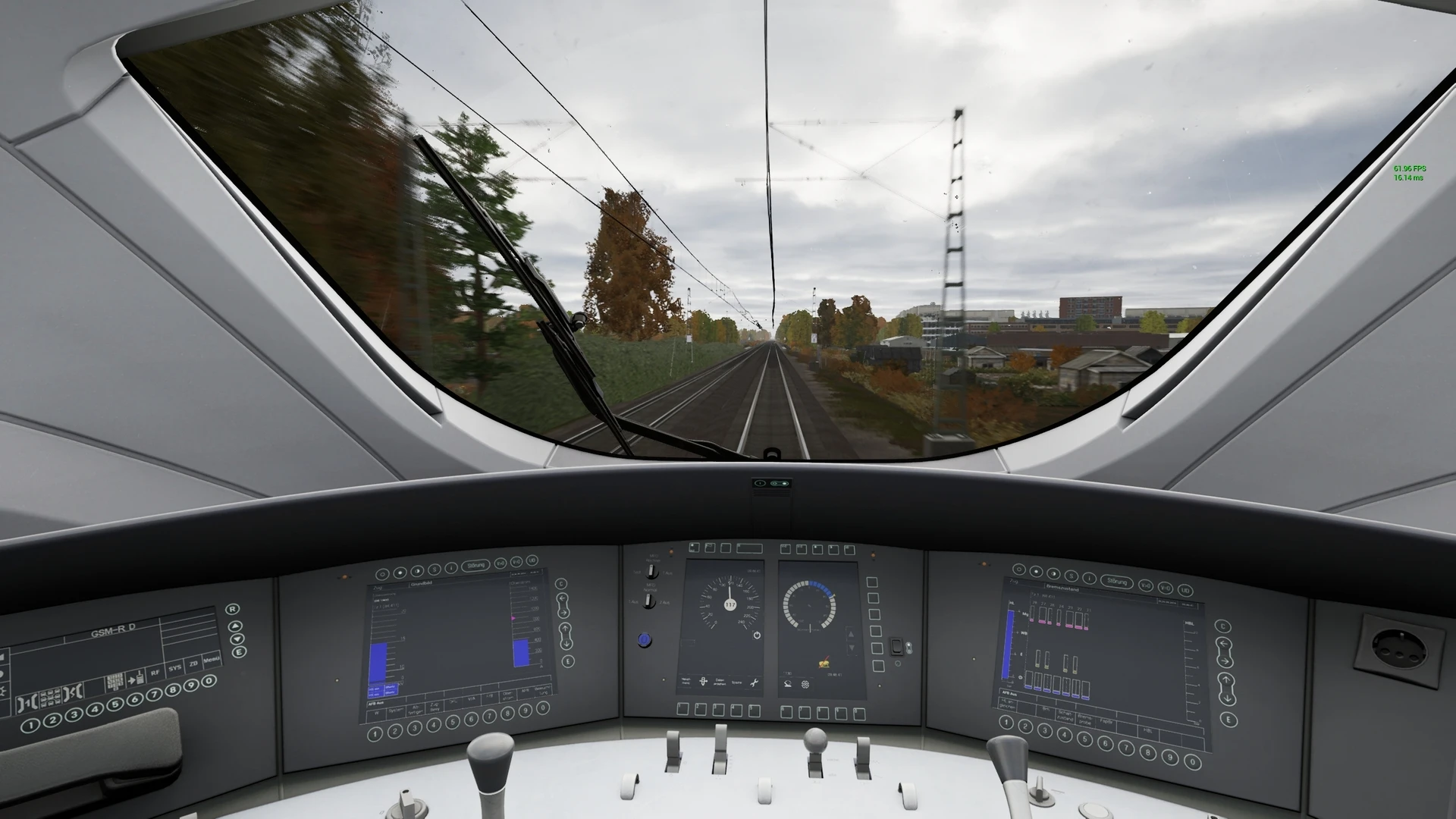Tap the E button beside the Bremszustand display
The width and height of the screenshot is (1456, 819).
coord(1230,719)
